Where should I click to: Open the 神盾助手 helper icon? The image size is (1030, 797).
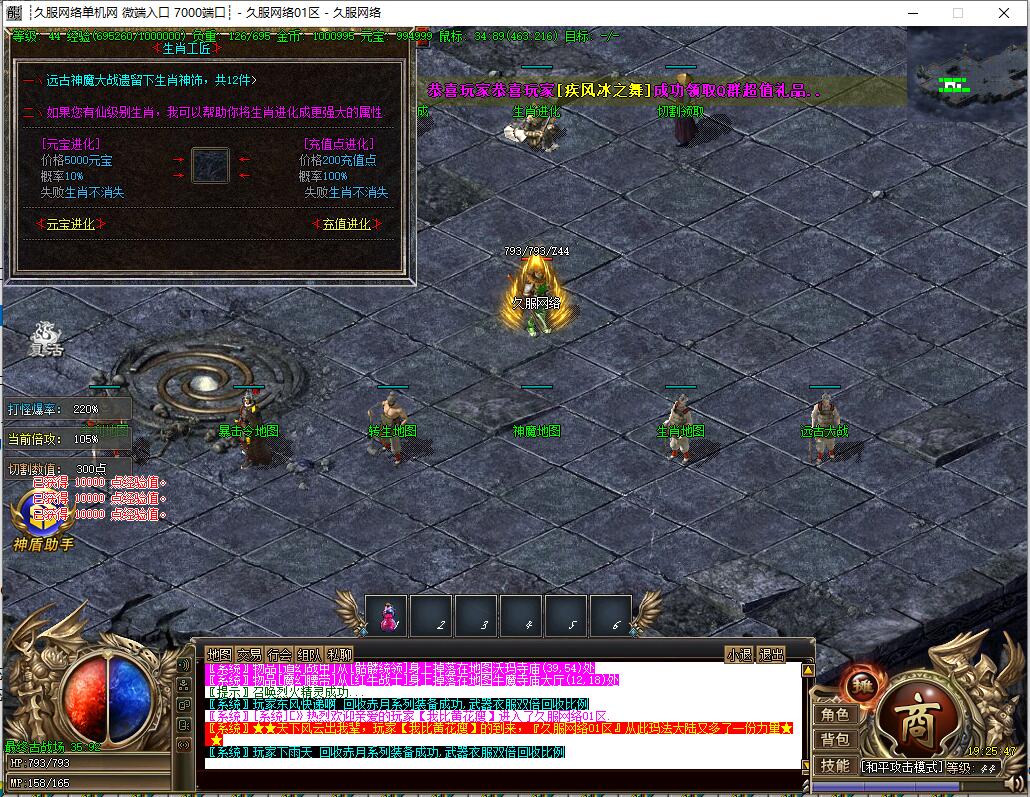click(43, 520)
